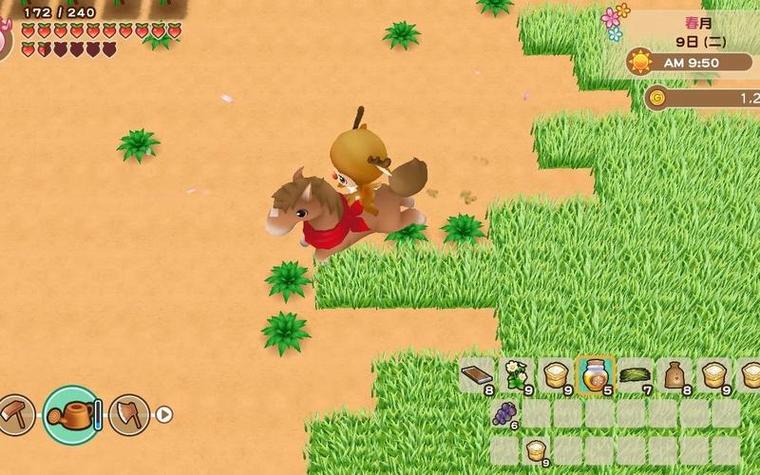760x475 pixels.
Task: Select the highlighted honey jar slot
Action: (x=596, y=376)
